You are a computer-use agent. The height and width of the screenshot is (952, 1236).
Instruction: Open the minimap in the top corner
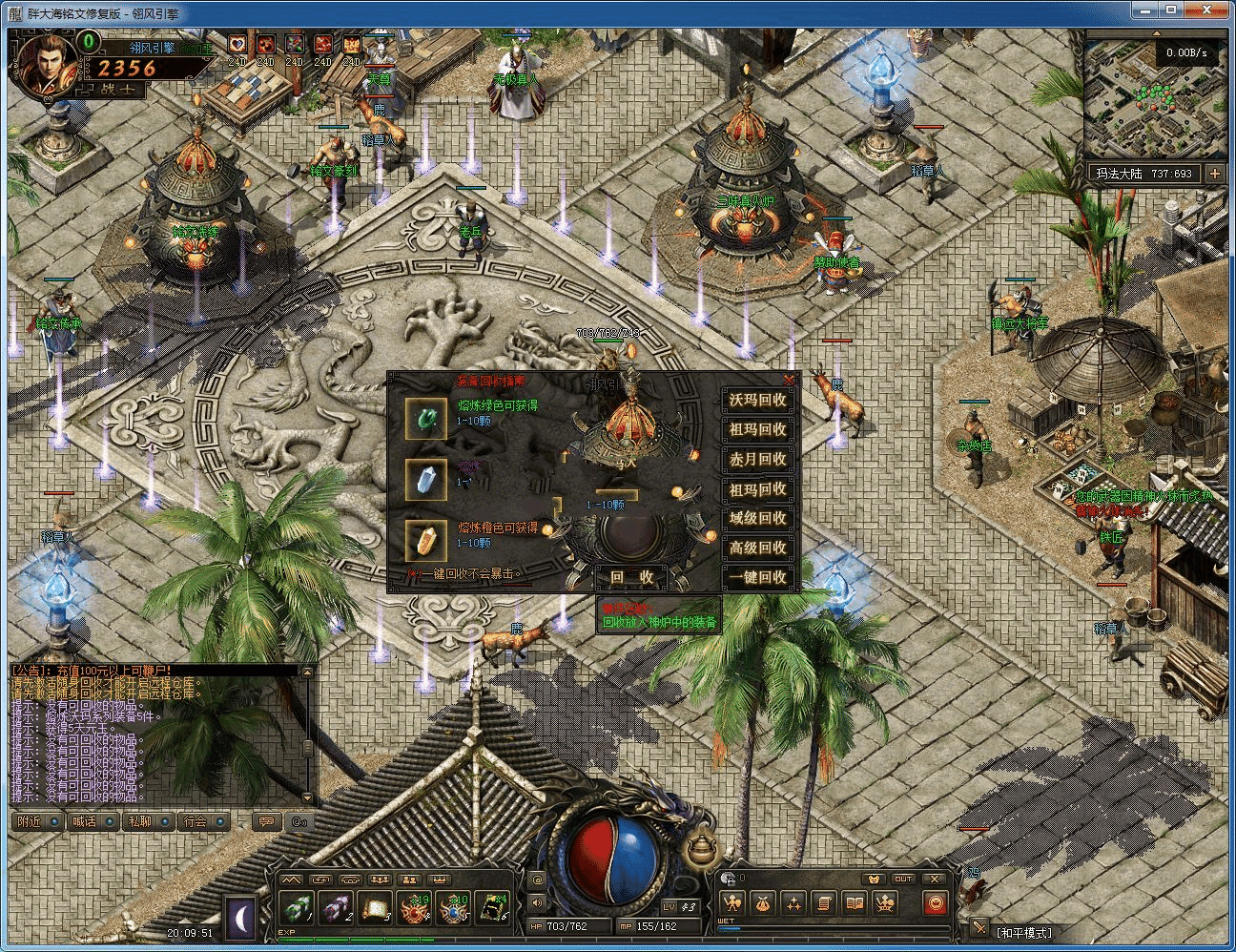[1155, 96]
